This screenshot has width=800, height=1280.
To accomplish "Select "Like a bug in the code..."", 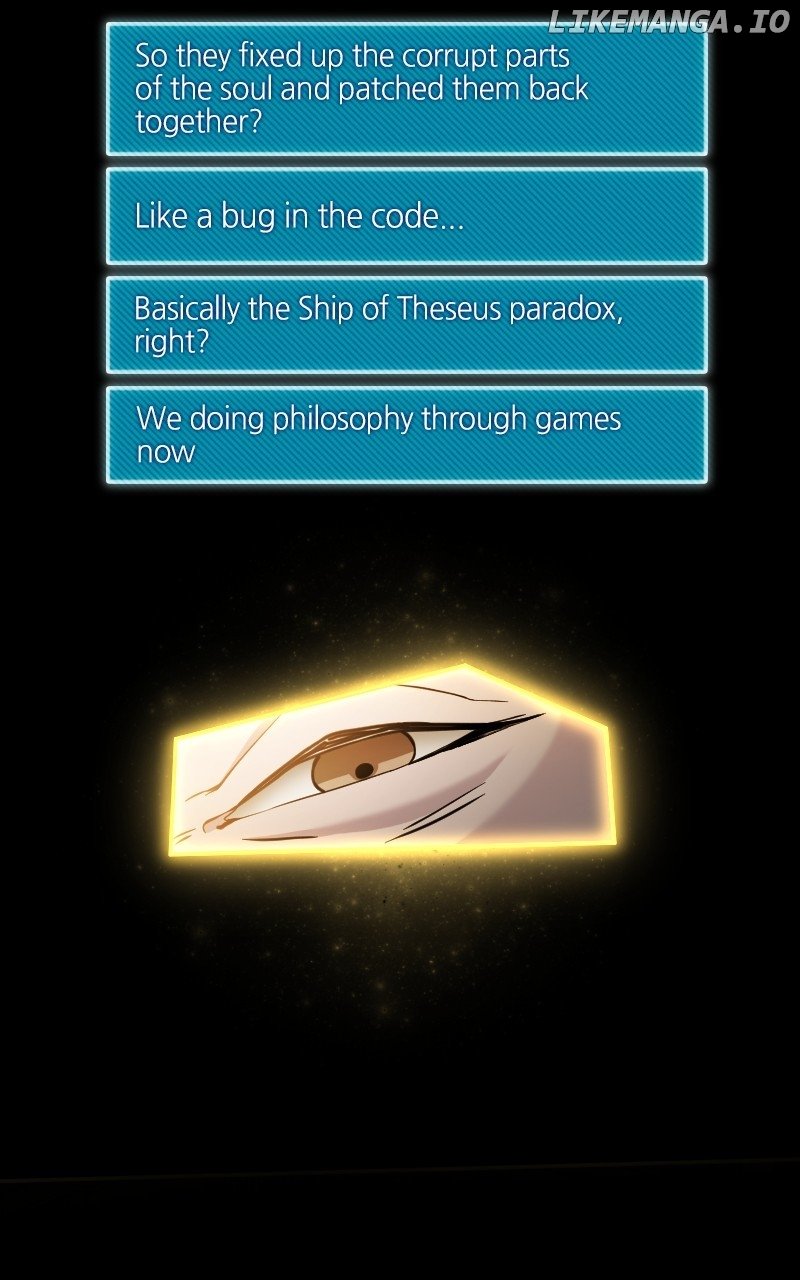I will point(406,216).
